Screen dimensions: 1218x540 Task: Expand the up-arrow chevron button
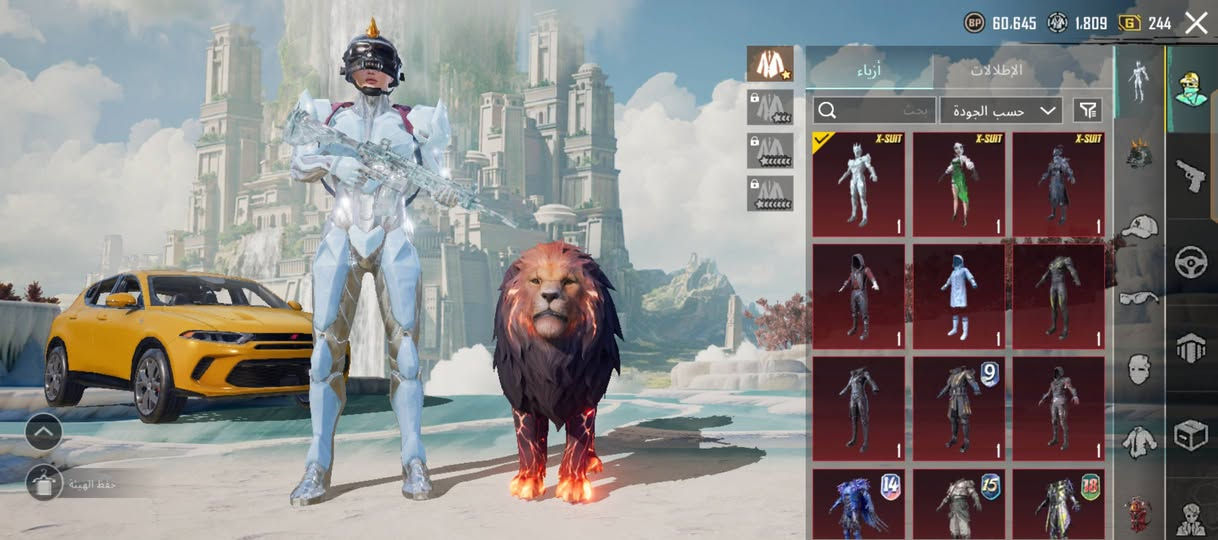tap(44, 432)
